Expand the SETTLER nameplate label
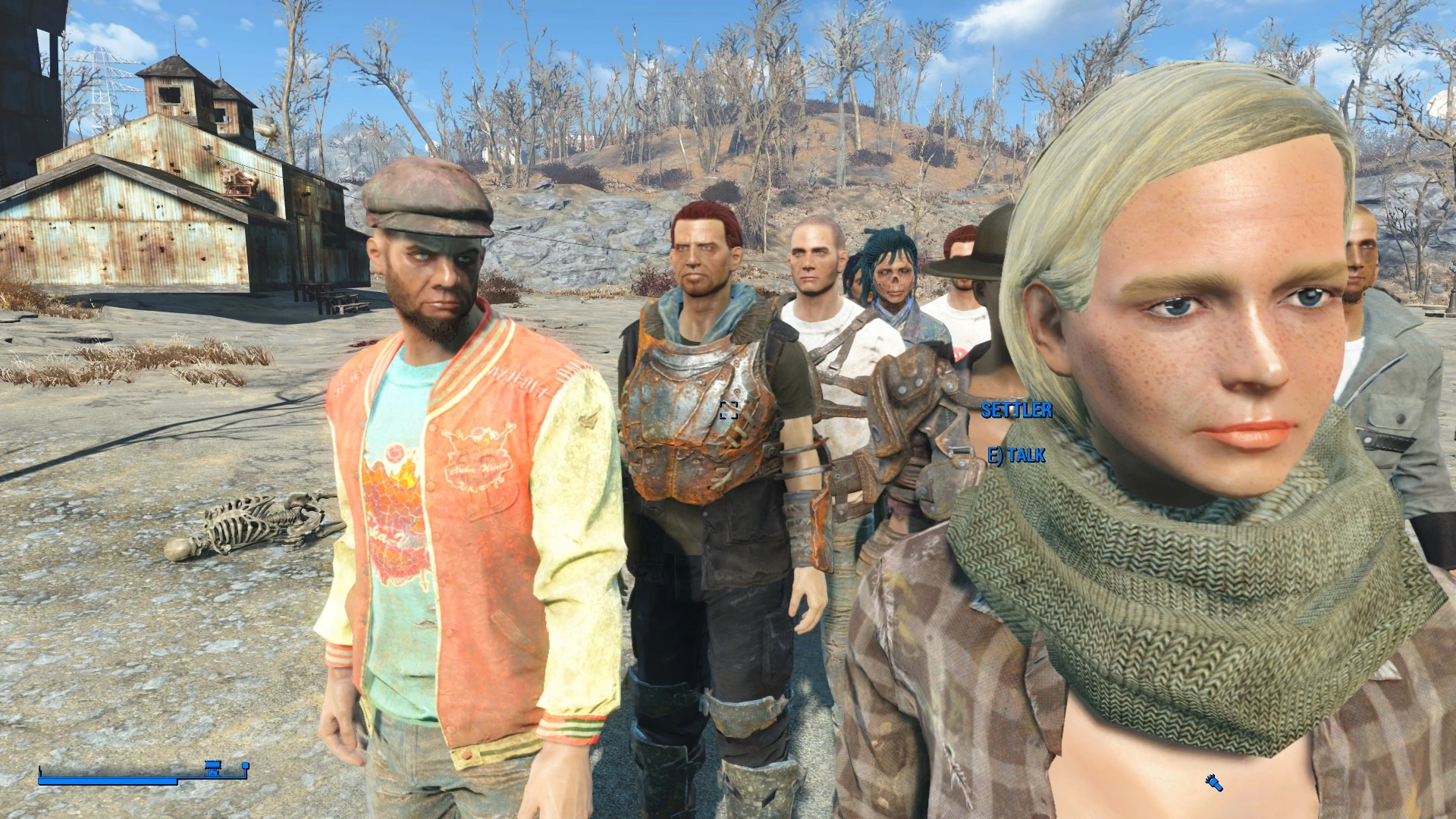 1016,412
